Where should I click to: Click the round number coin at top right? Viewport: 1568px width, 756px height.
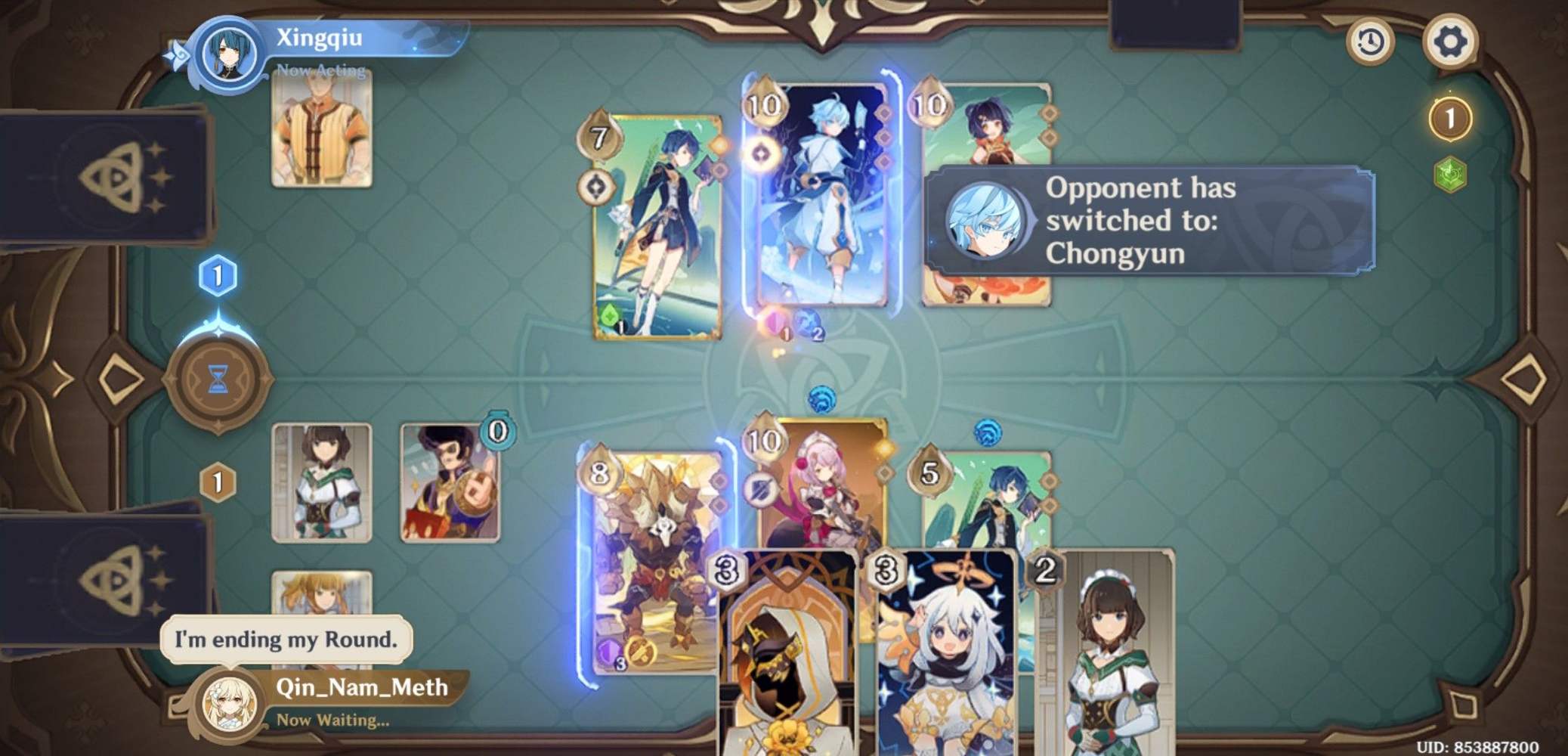tap(1449, 117)
